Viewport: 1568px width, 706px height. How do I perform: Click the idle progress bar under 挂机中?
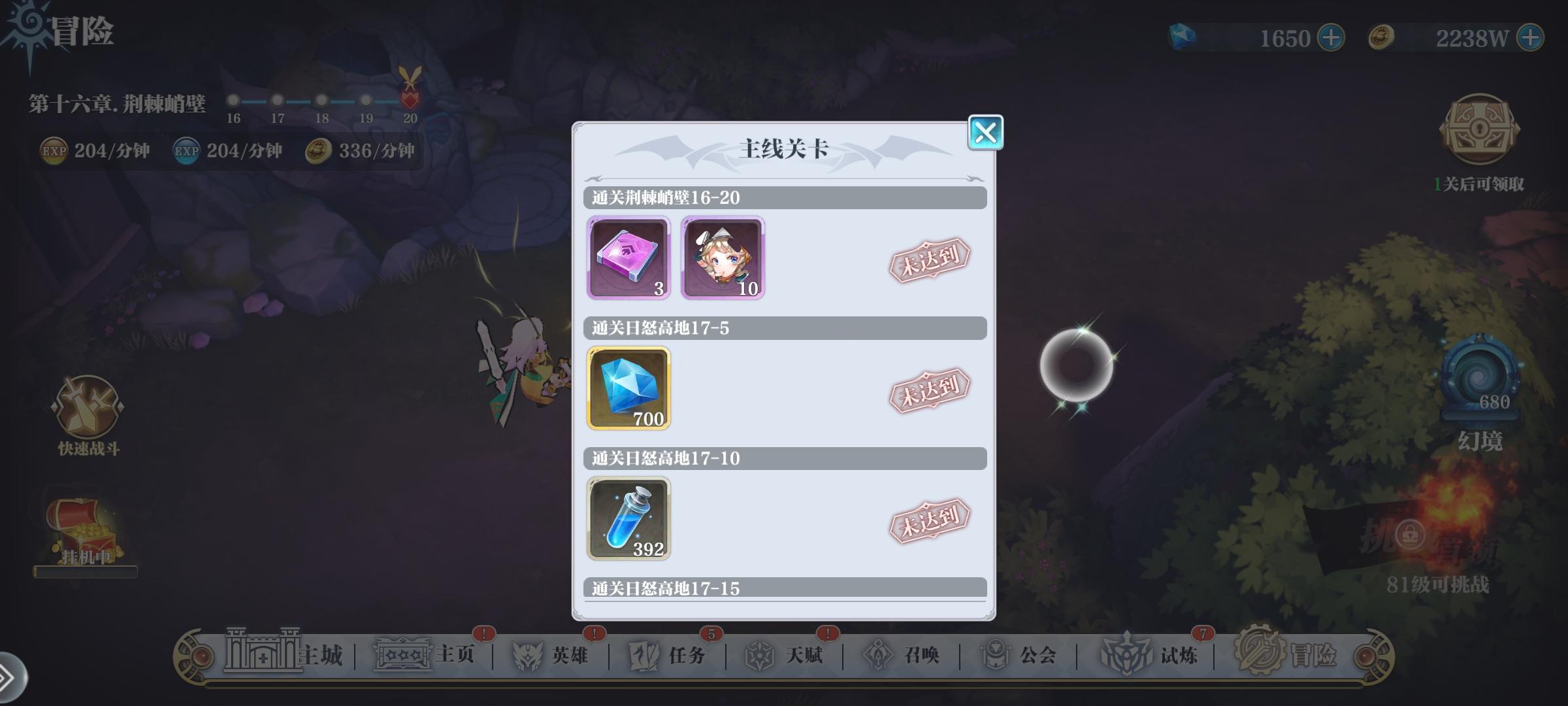click(x=85, y=572)
